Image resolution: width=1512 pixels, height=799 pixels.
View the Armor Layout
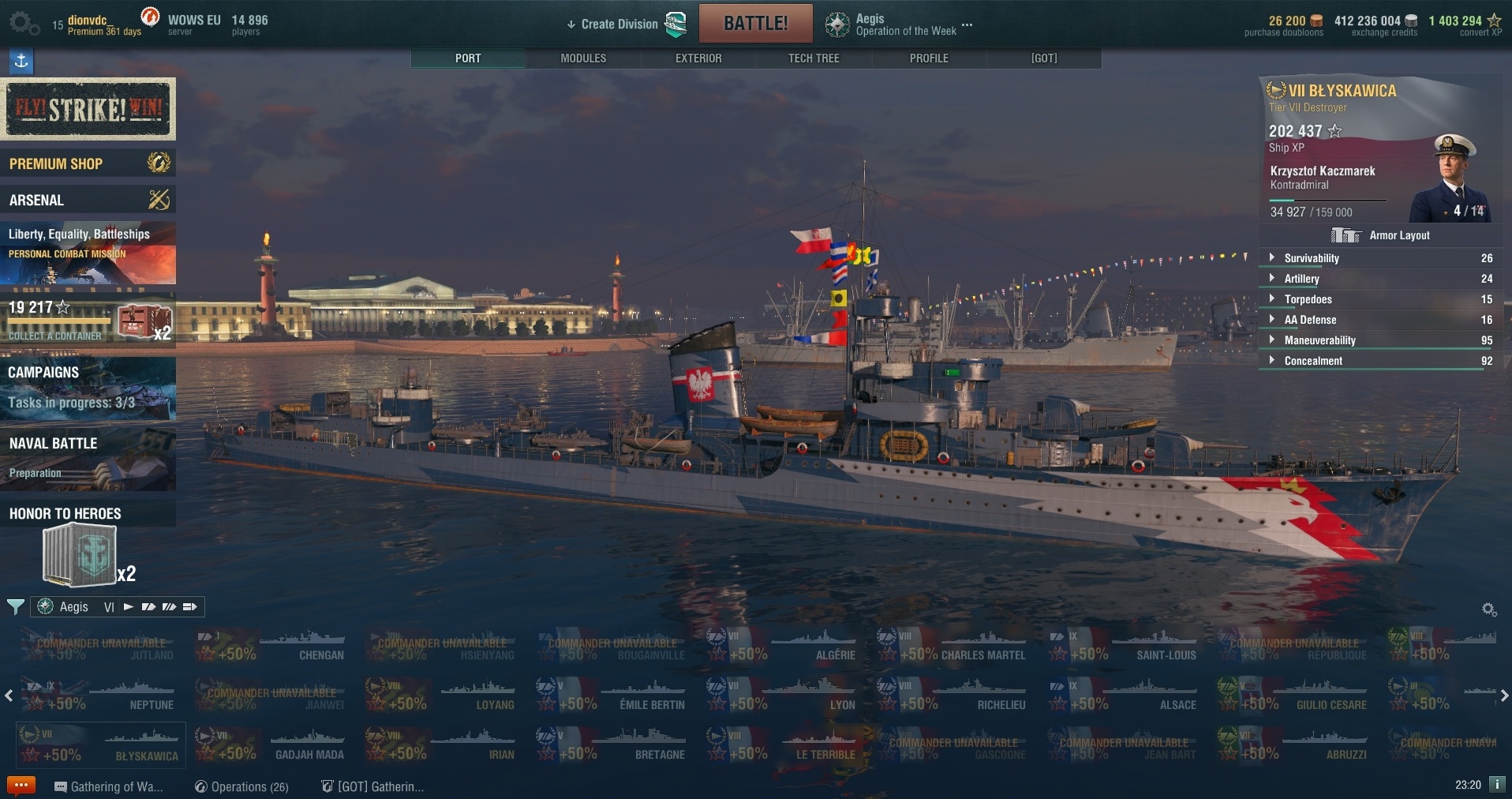click(x=1398, y=235)
